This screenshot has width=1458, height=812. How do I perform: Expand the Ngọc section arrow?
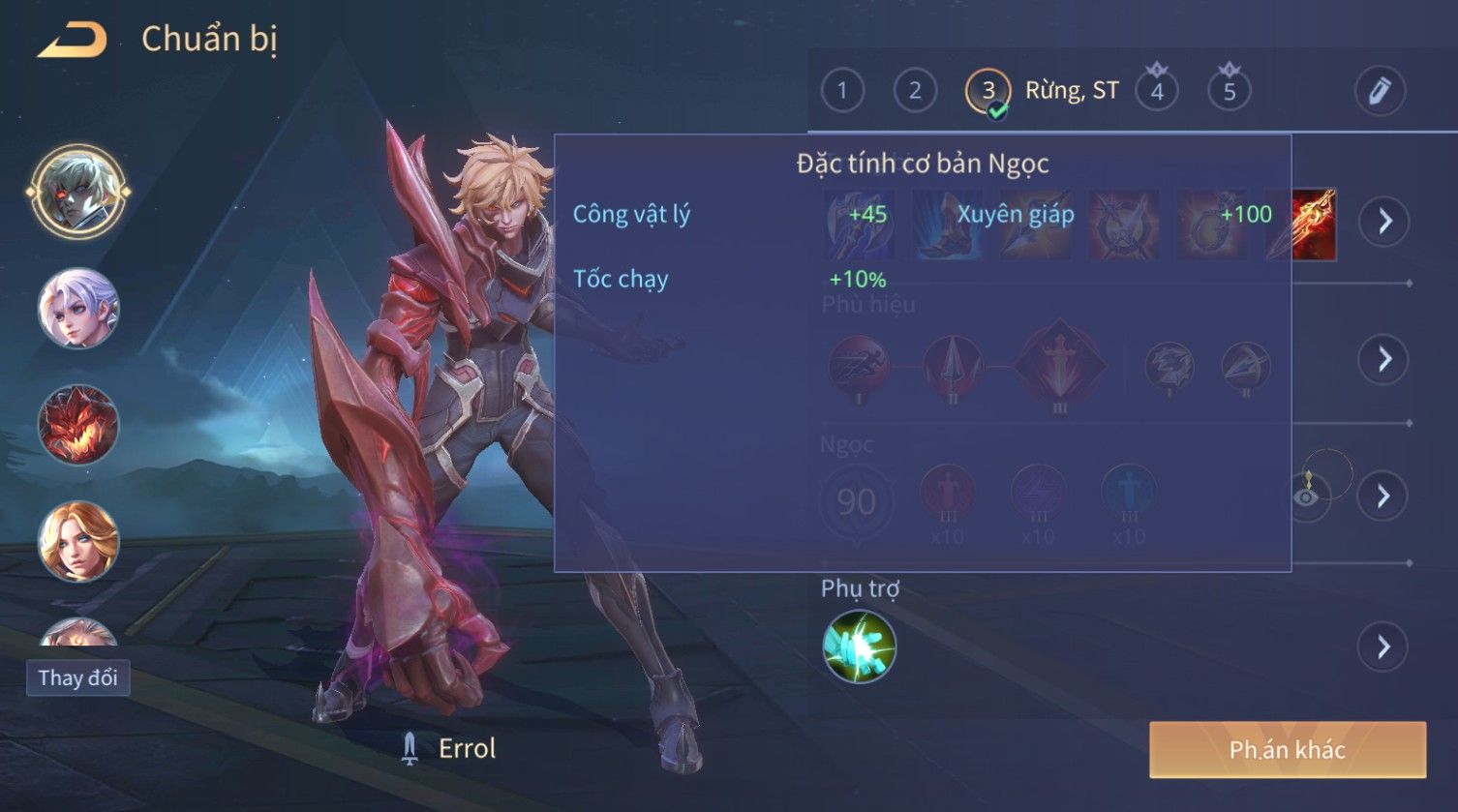click(x=1384, y=496)
